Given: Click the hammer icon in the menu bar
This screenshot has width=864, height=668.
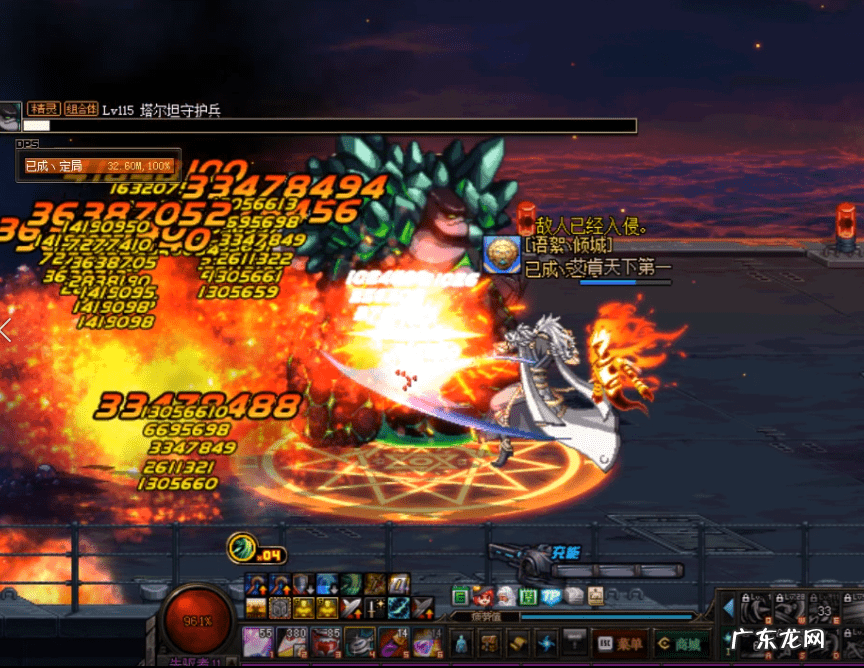Looking at the screenshot, I should (x=575, y=642).
